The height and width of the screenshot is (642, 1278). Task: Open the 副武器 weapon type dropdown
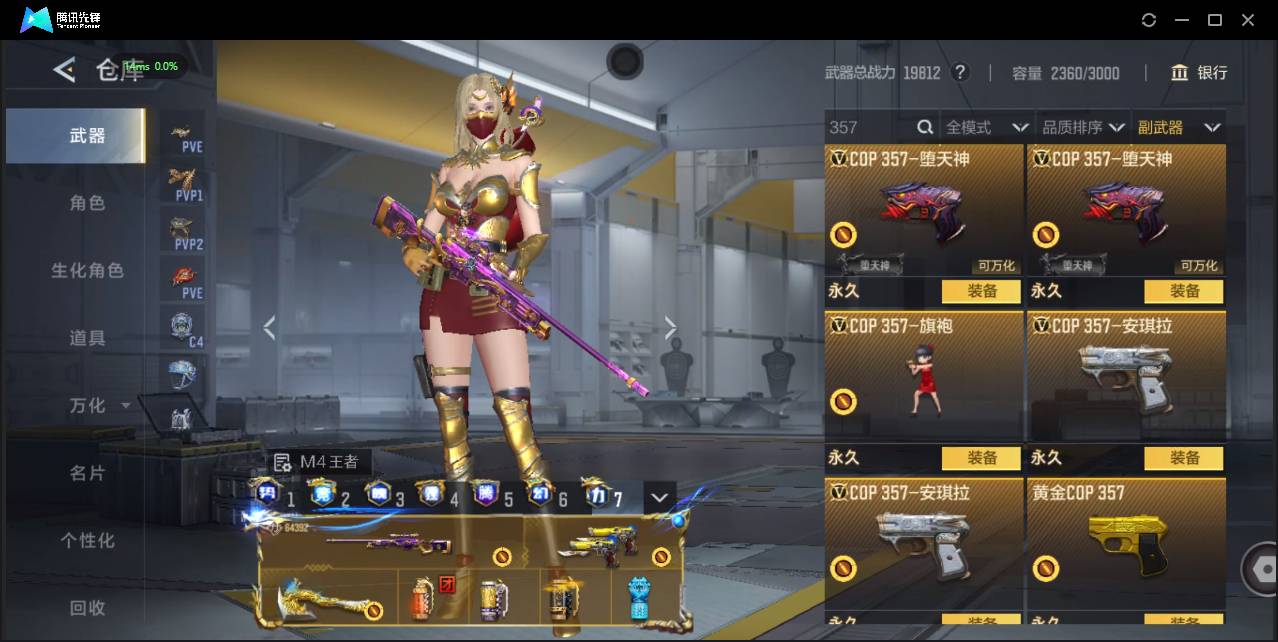(1179, 127)
